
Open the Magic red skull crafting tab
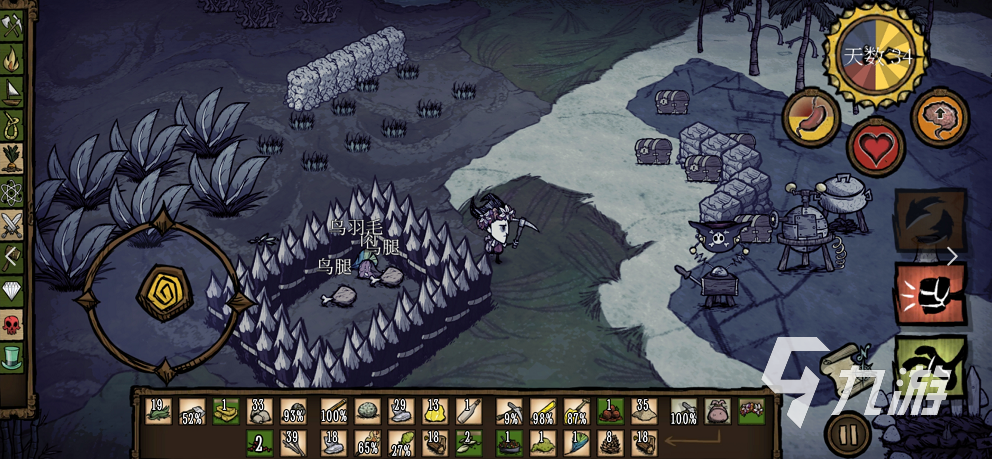pyautogui.click(x=12, y=322)
